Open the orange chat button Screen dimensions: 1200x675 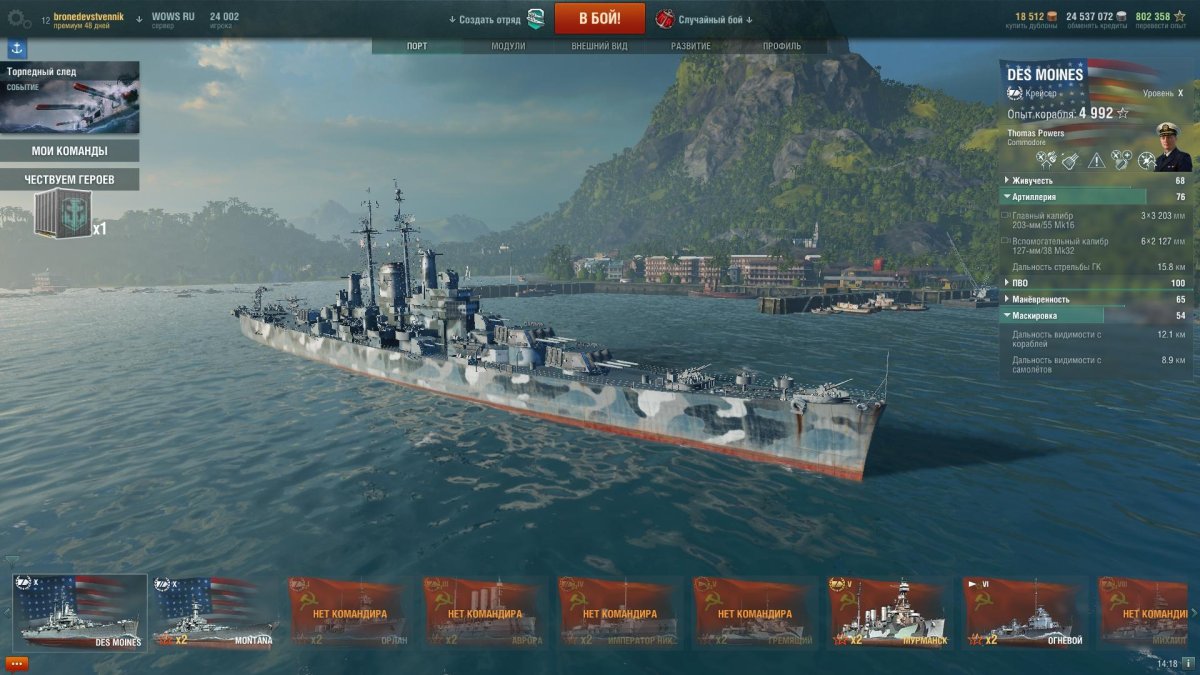(x=17, y=662)
